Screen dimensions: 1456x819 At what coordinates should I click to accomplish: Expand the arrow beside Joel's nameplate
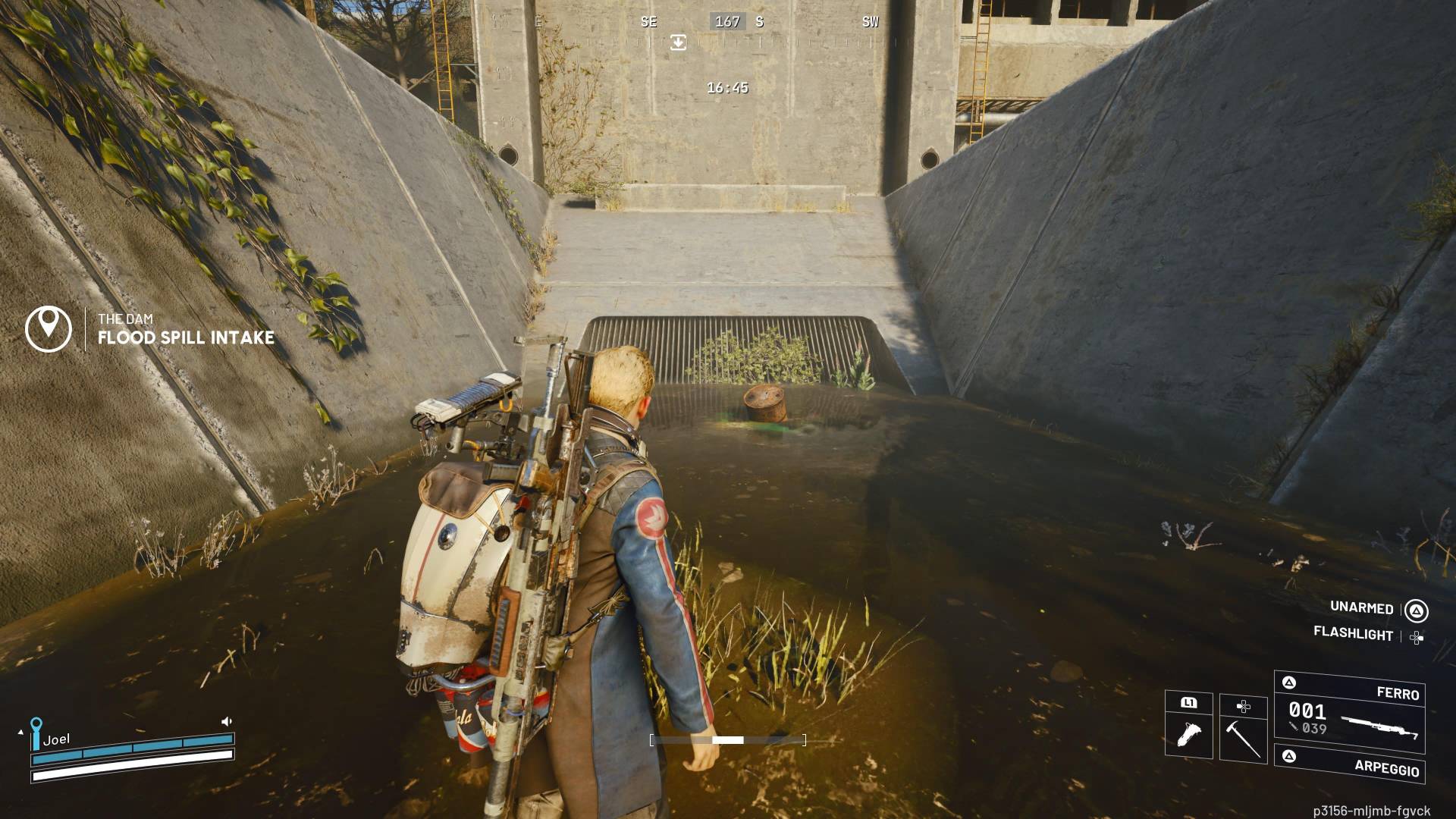pos(20,732)
